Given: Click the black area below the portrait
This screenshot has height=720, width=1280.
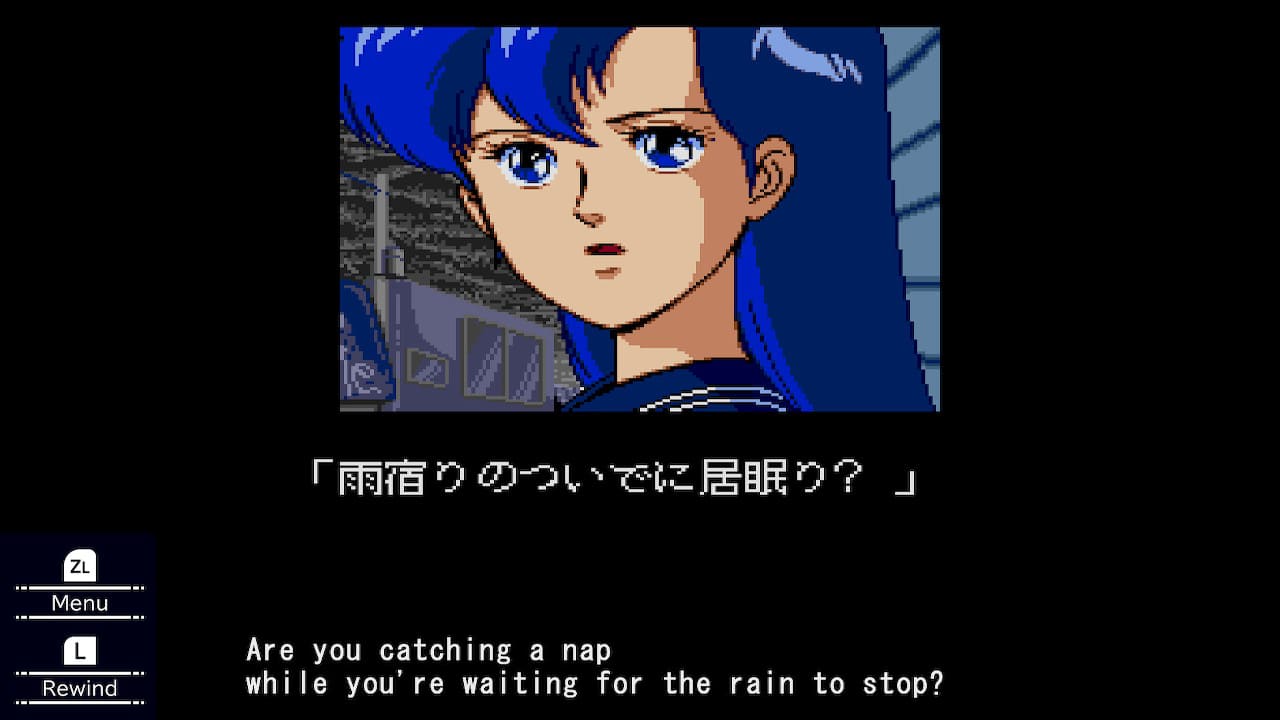Looking at the screenshot, I should (x=640, y=560).
